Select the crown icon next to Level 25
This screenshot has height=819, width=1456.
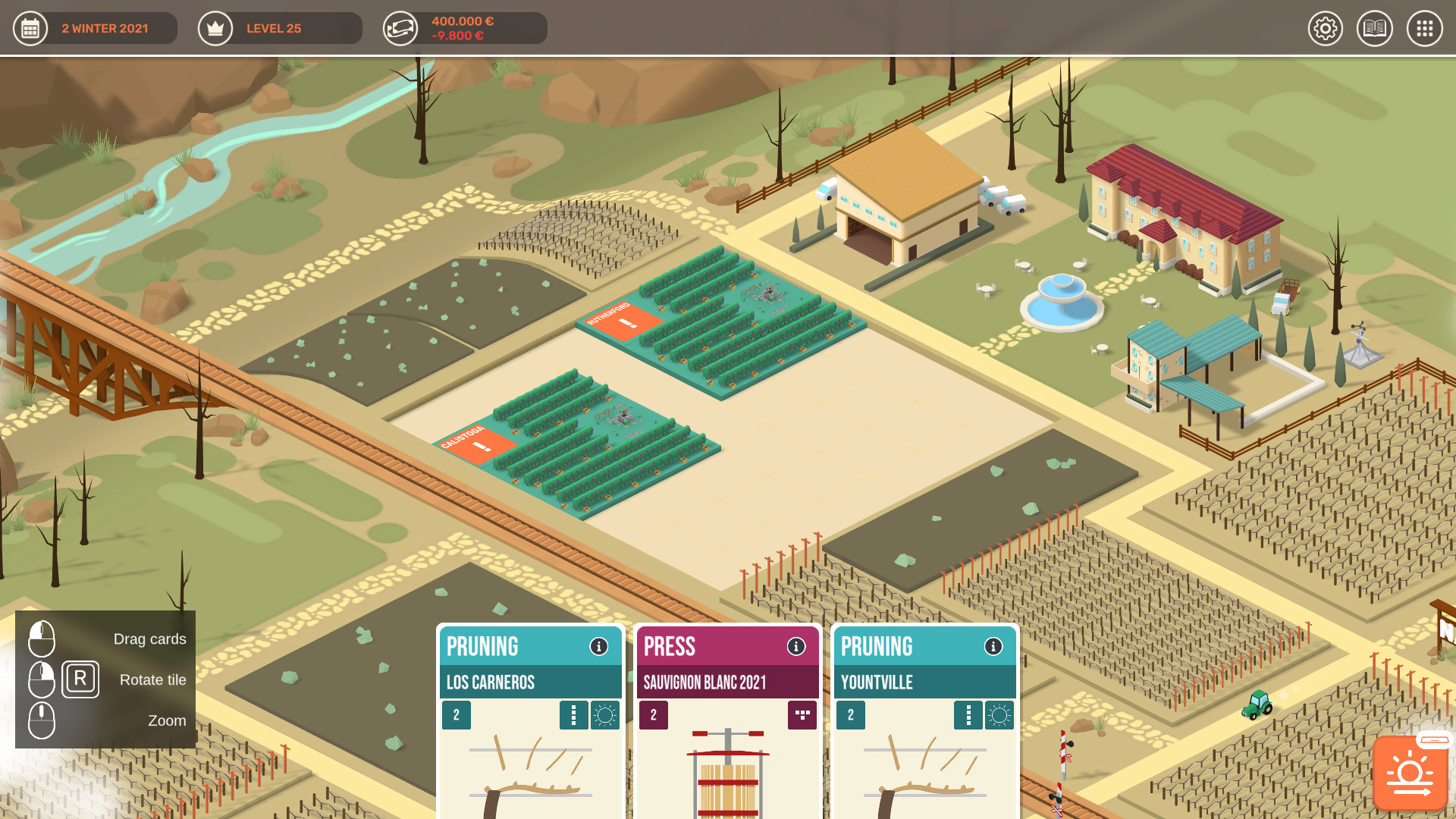[215, 28]
